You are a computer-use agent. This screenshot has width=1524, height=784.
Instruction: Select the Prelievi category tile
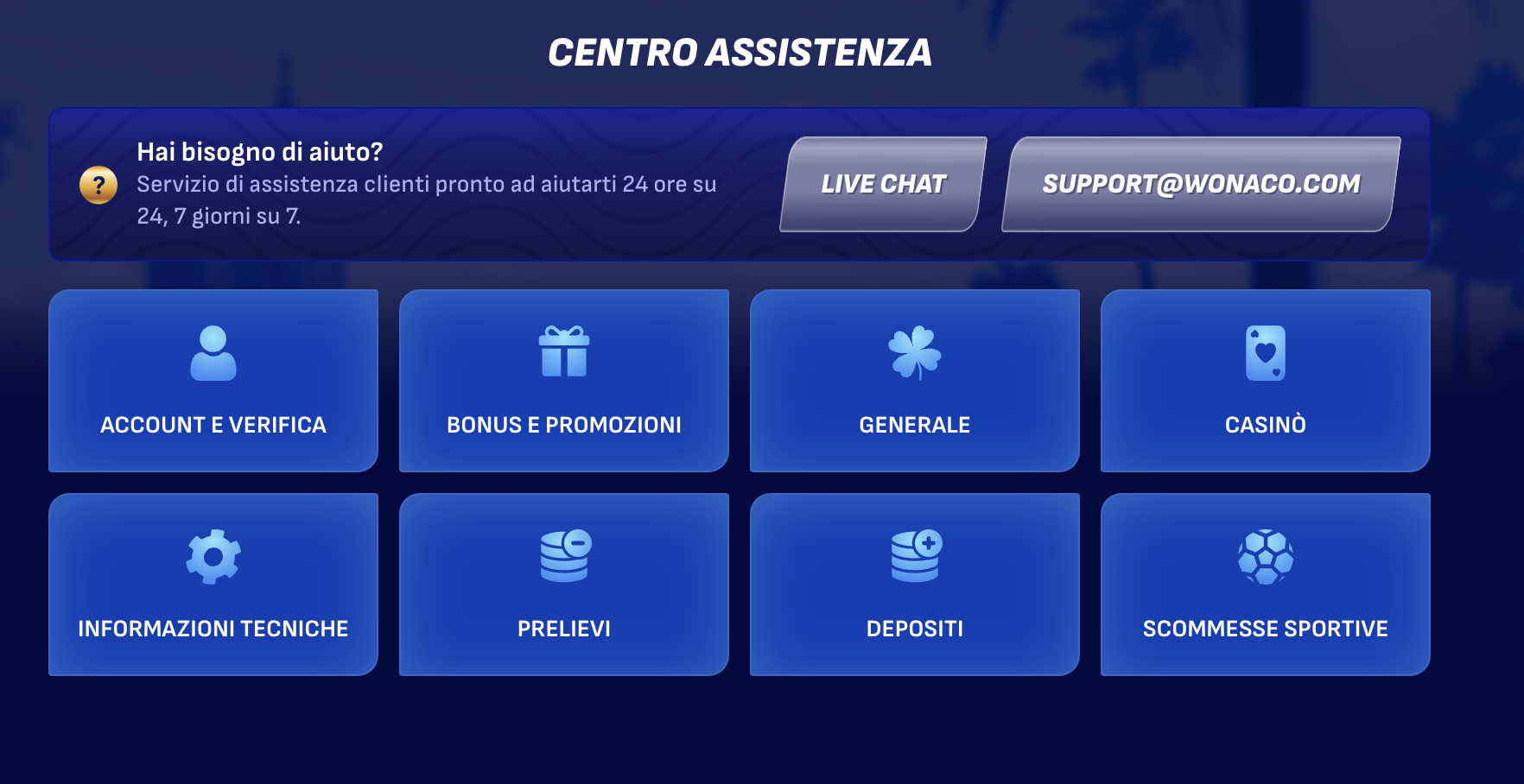coord(564,585)
